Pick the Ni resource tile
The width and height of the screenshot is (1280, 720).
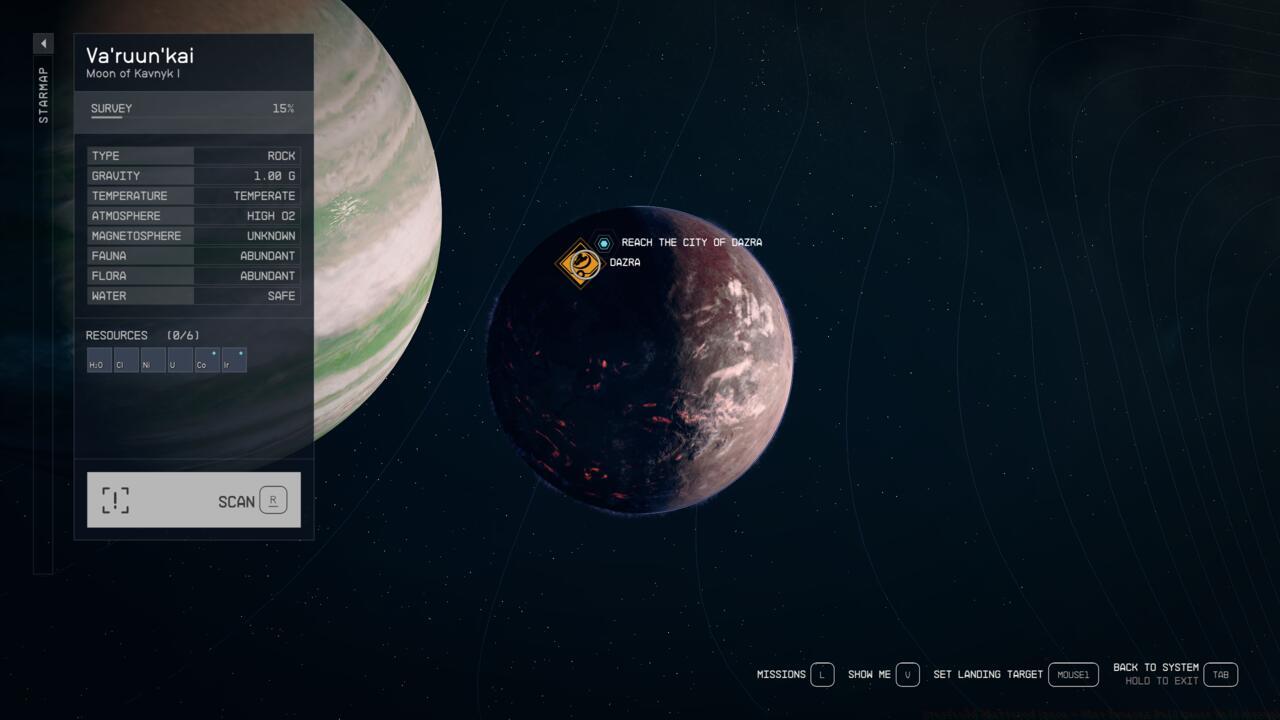coord(153,360)
